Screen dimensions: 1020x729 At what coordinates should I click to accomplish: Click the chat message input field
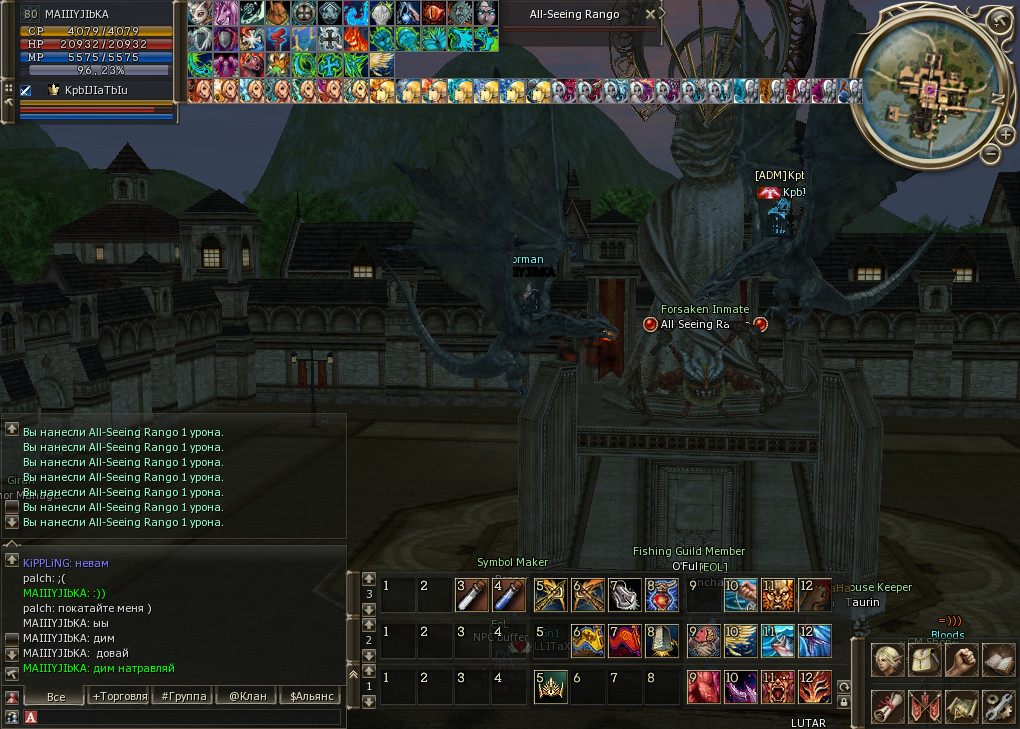click(x=188, y=717)
